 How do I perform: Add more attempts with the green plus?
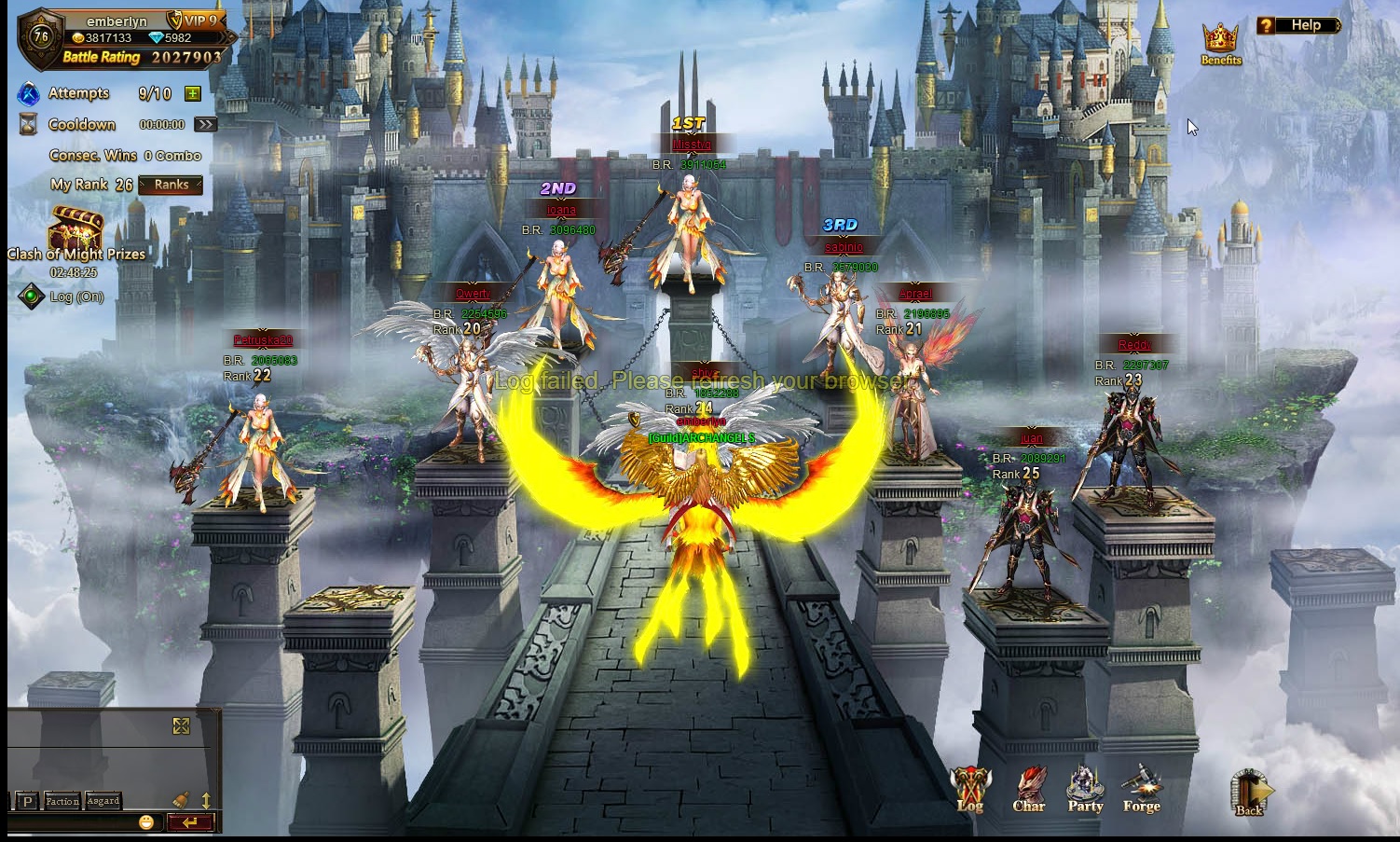pos(193,93)
